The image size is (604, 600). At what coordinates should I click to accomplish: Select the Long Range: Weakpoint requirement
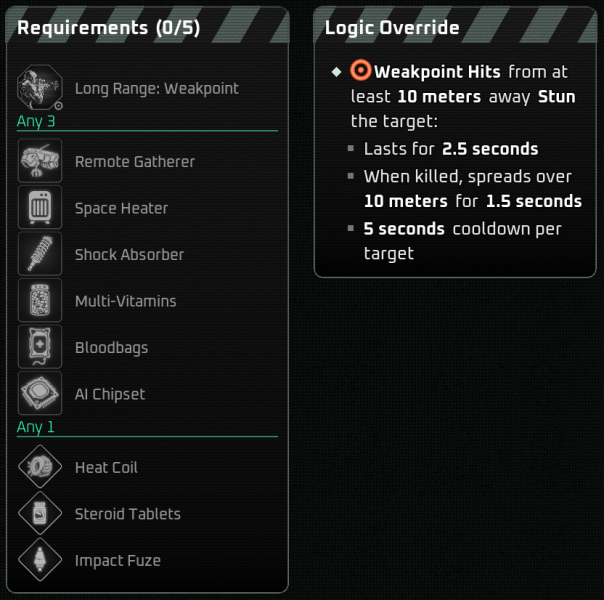[156, 88]
